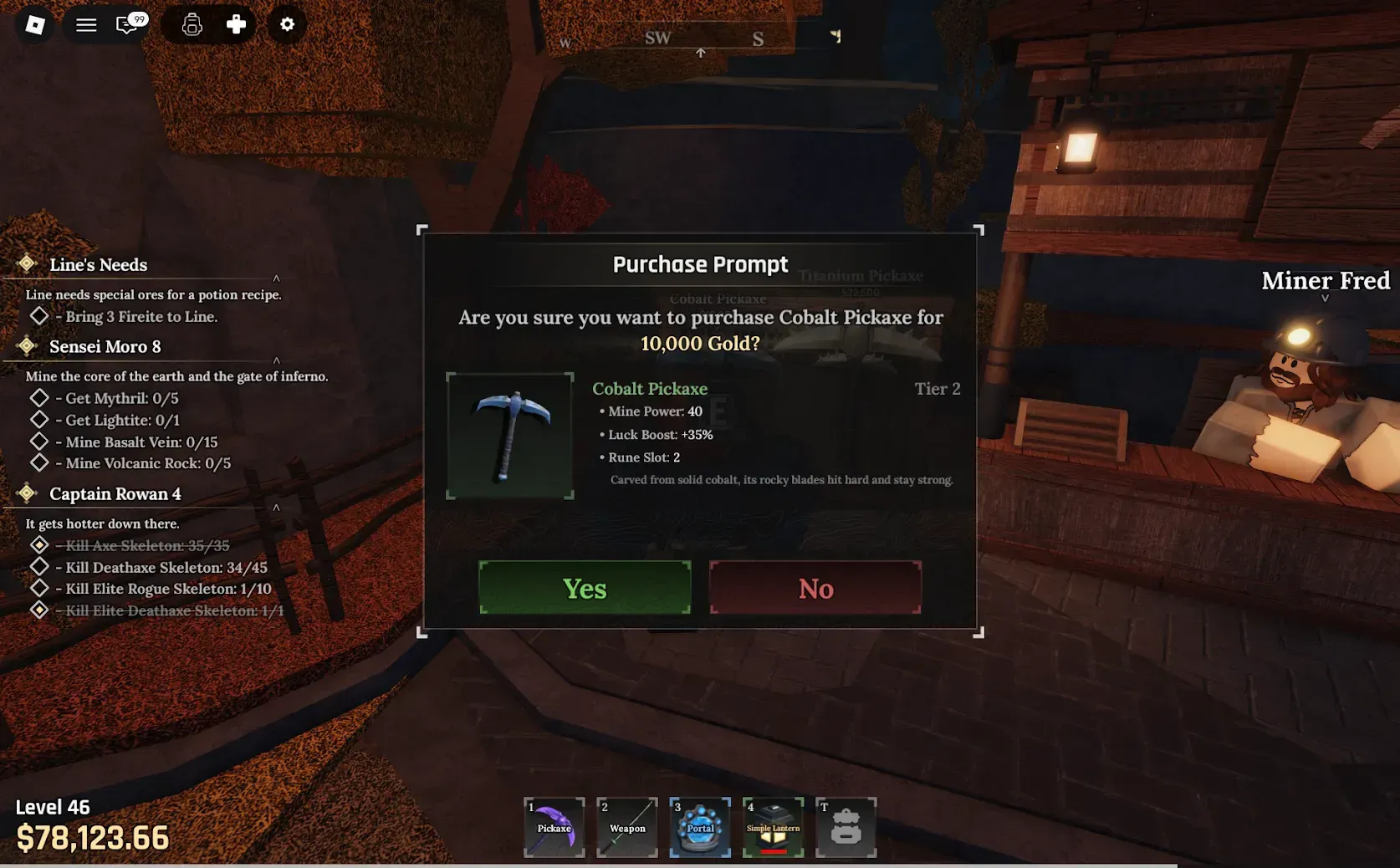Open the hamburger menu icon
Screen dimensions: 1400x868
pos(86,25)
